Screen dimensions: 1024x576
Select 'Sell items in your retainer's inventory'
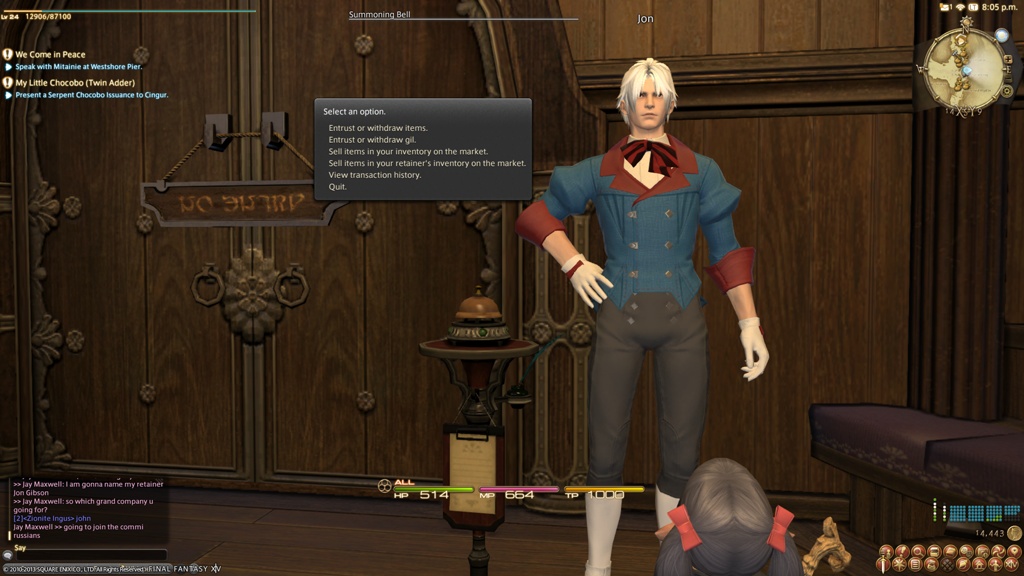coord(427,163)
